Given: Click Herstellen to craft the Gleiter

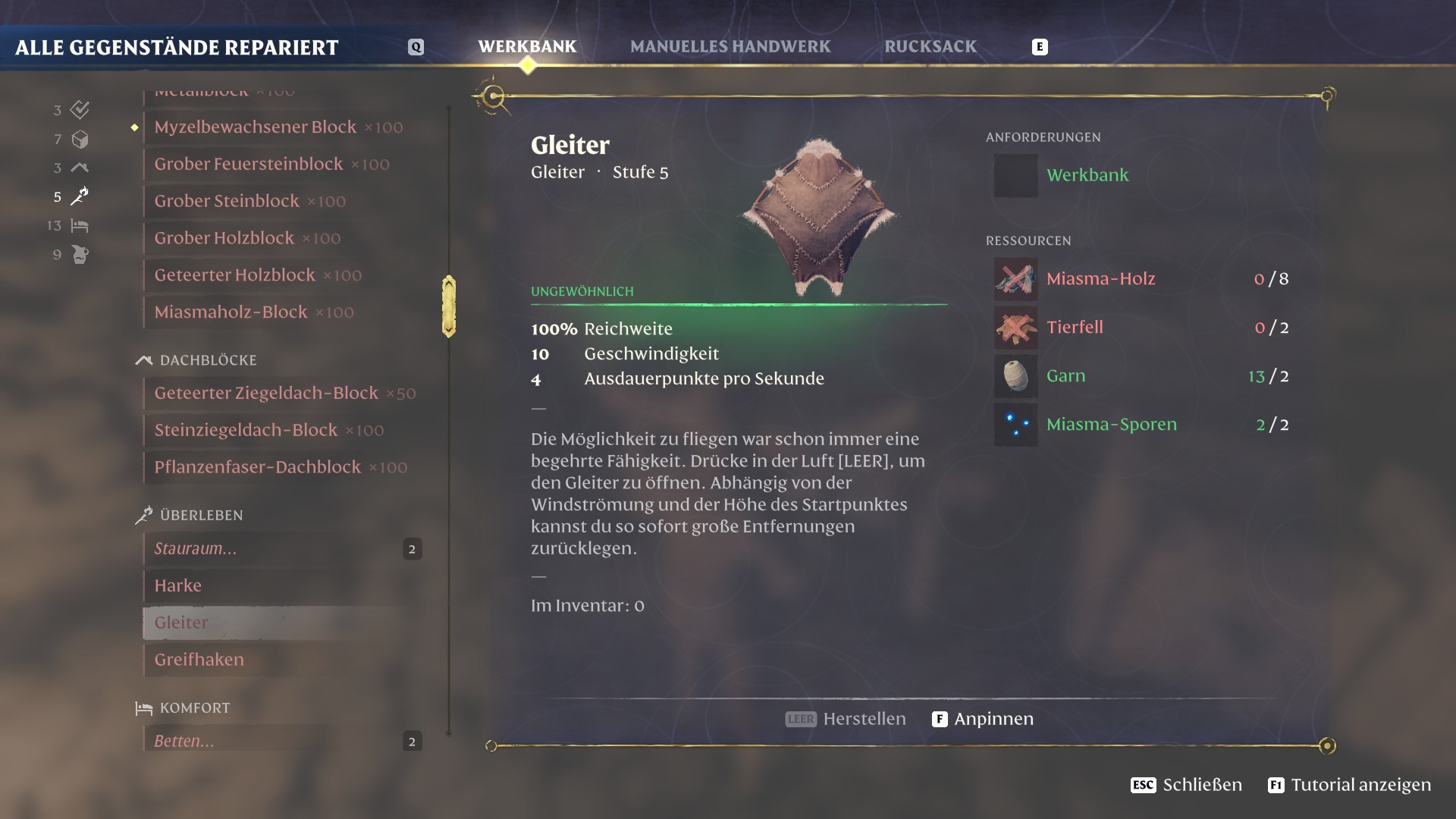Looking at the screenshot, I should pos(864,719).
